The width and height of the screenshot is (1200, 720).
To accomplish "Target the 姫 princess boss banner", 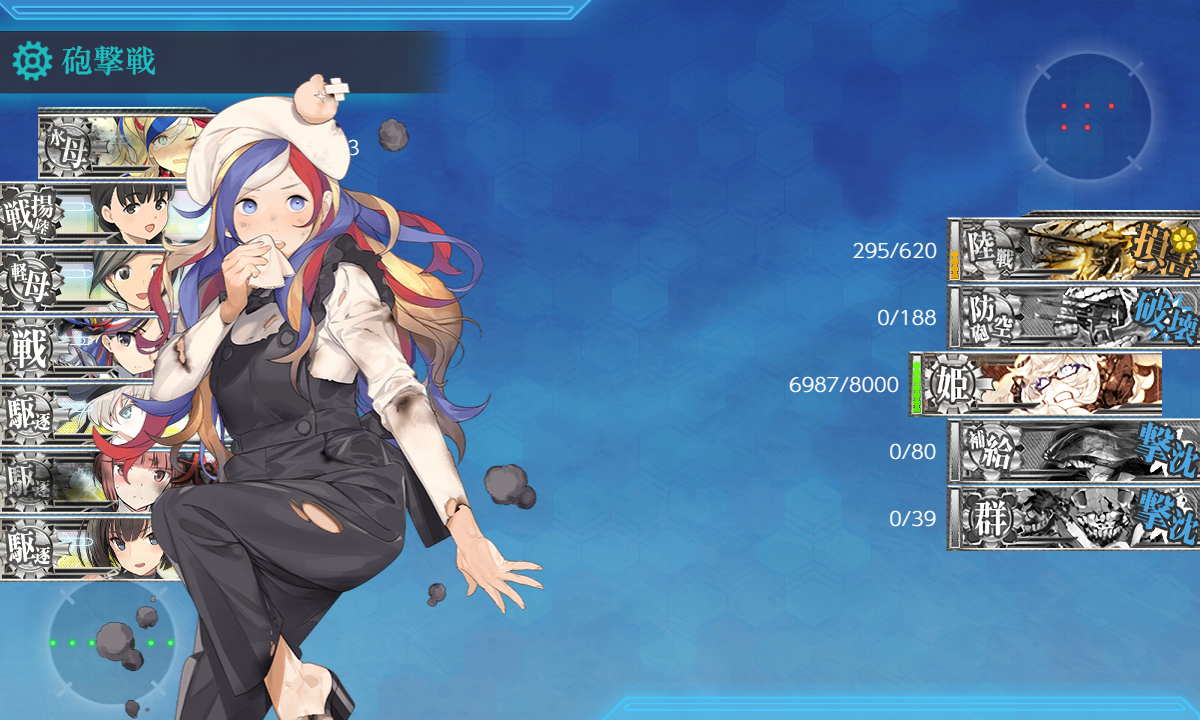I will [1040, 384].
